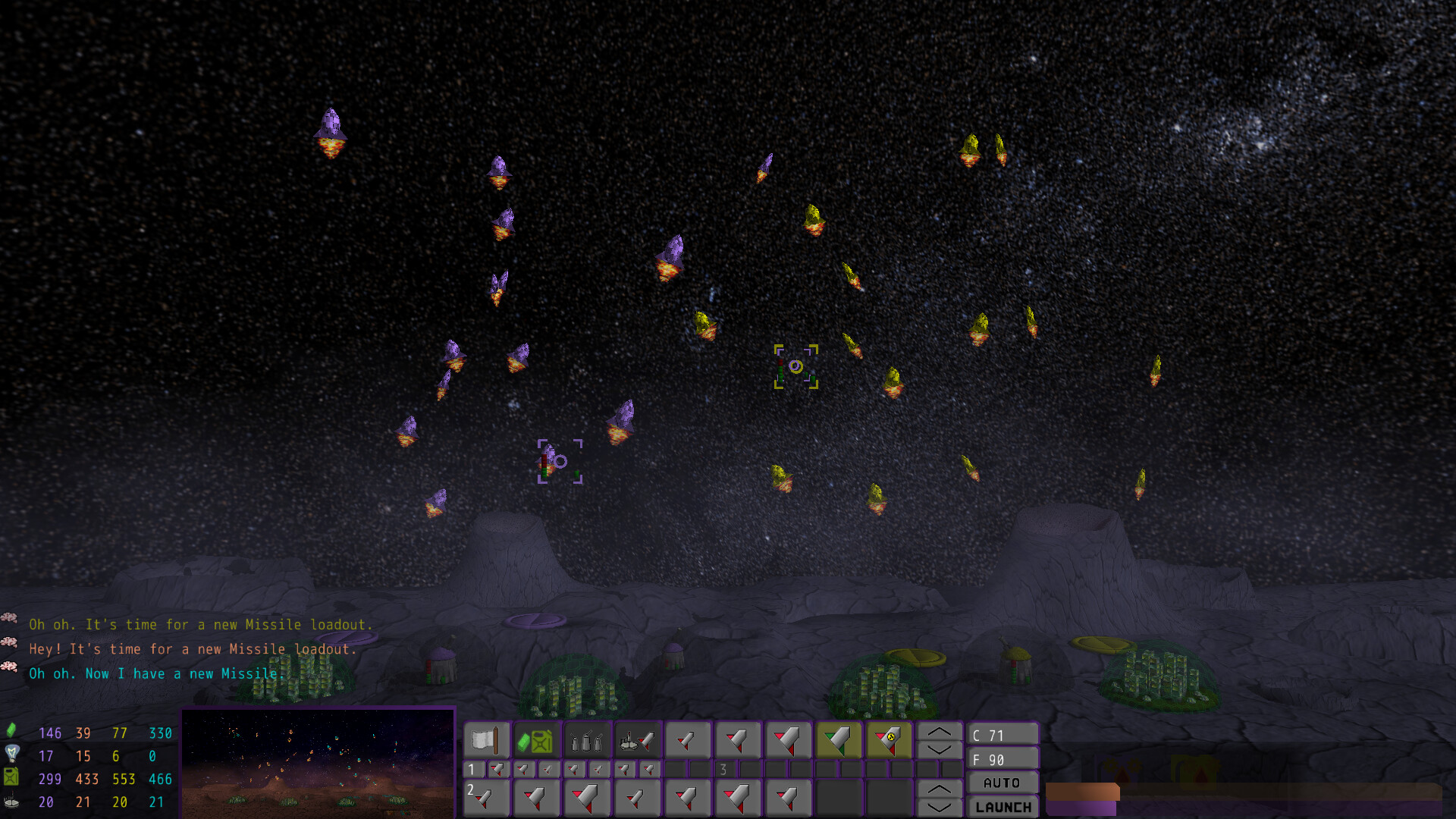Toggle the highlighted green missile slot off
The height and width of the screenshot is (819, 1456).
[838, 739]
